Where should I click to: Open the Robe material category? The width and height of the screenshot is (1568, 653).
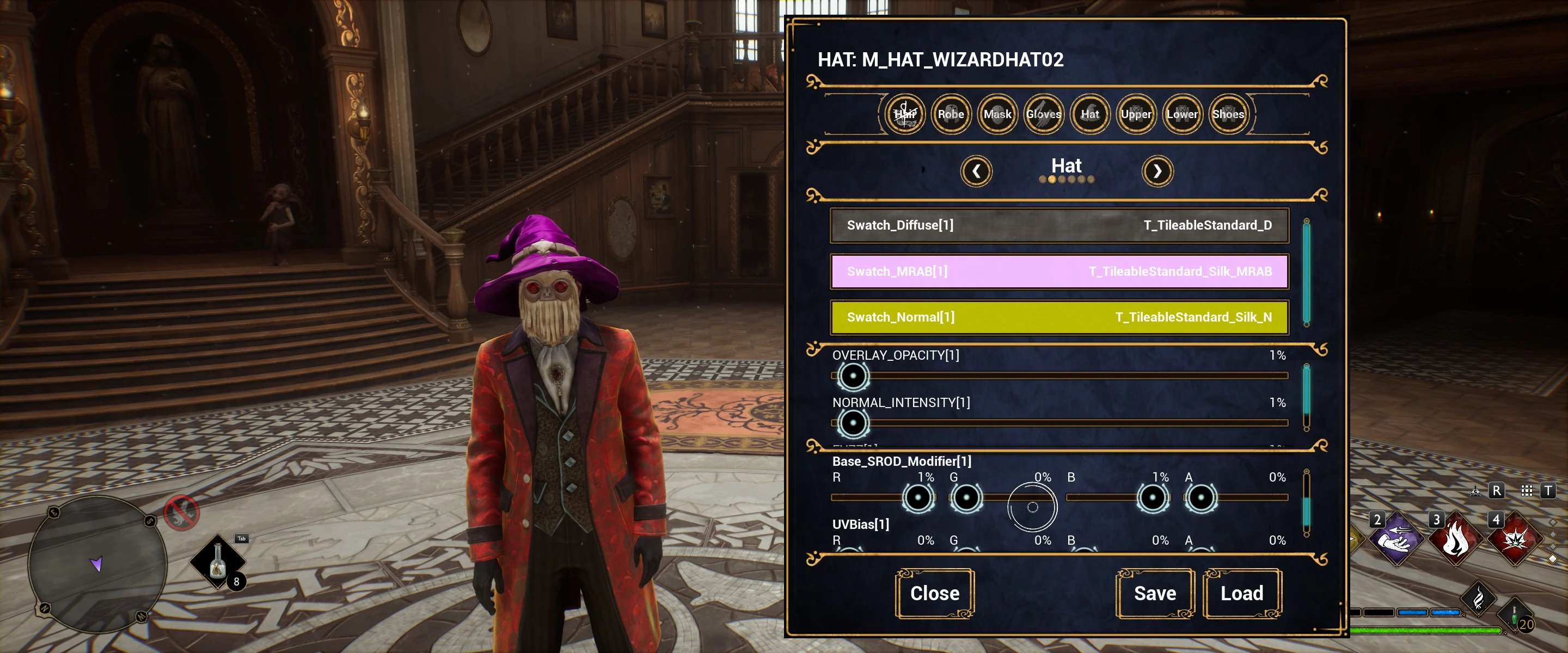coord(951,114)
